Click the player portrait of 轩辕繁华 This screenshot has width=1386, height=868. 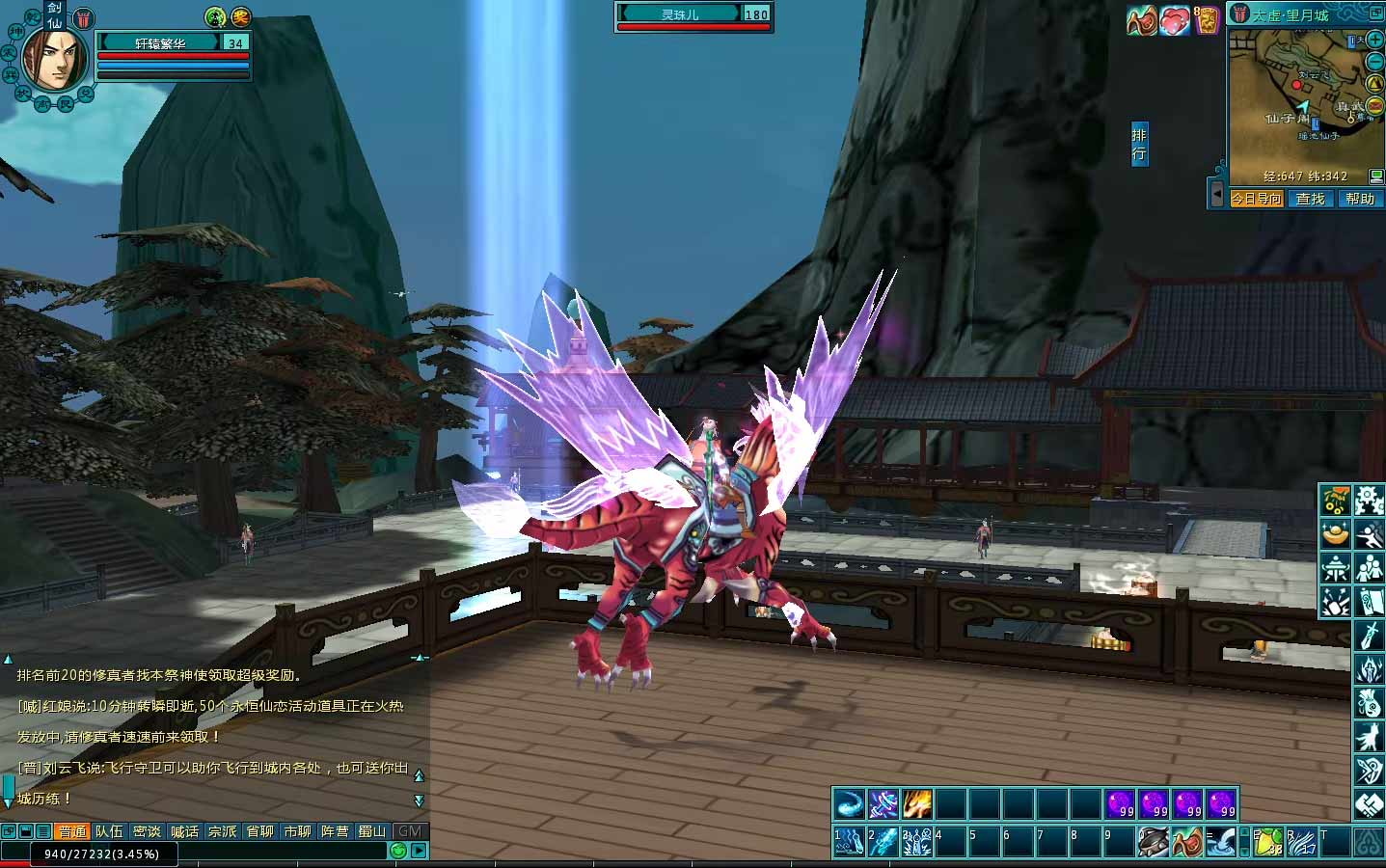click(54, 60)
